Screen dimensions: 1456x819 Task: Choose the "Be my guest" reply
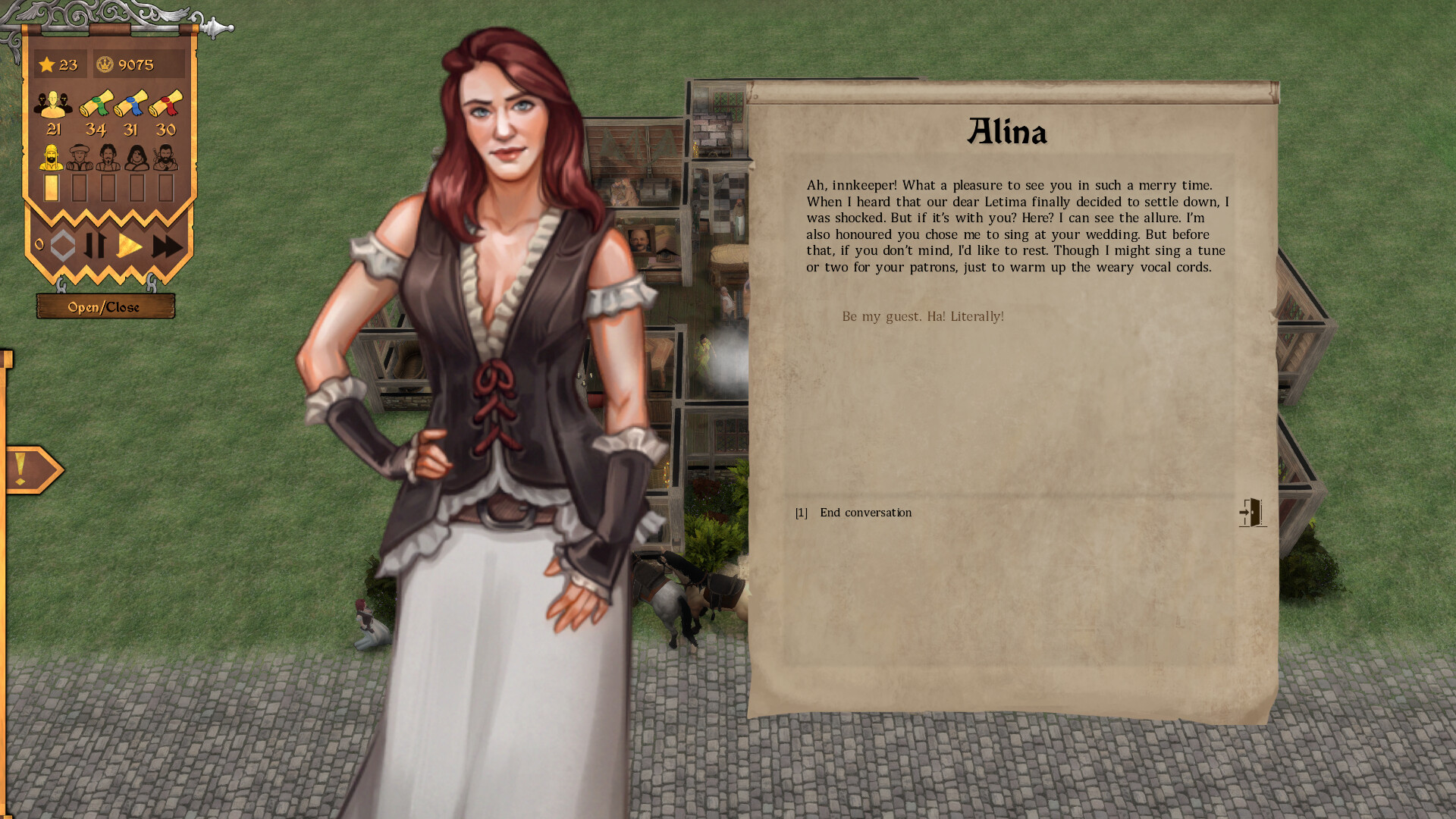[922, 316]
